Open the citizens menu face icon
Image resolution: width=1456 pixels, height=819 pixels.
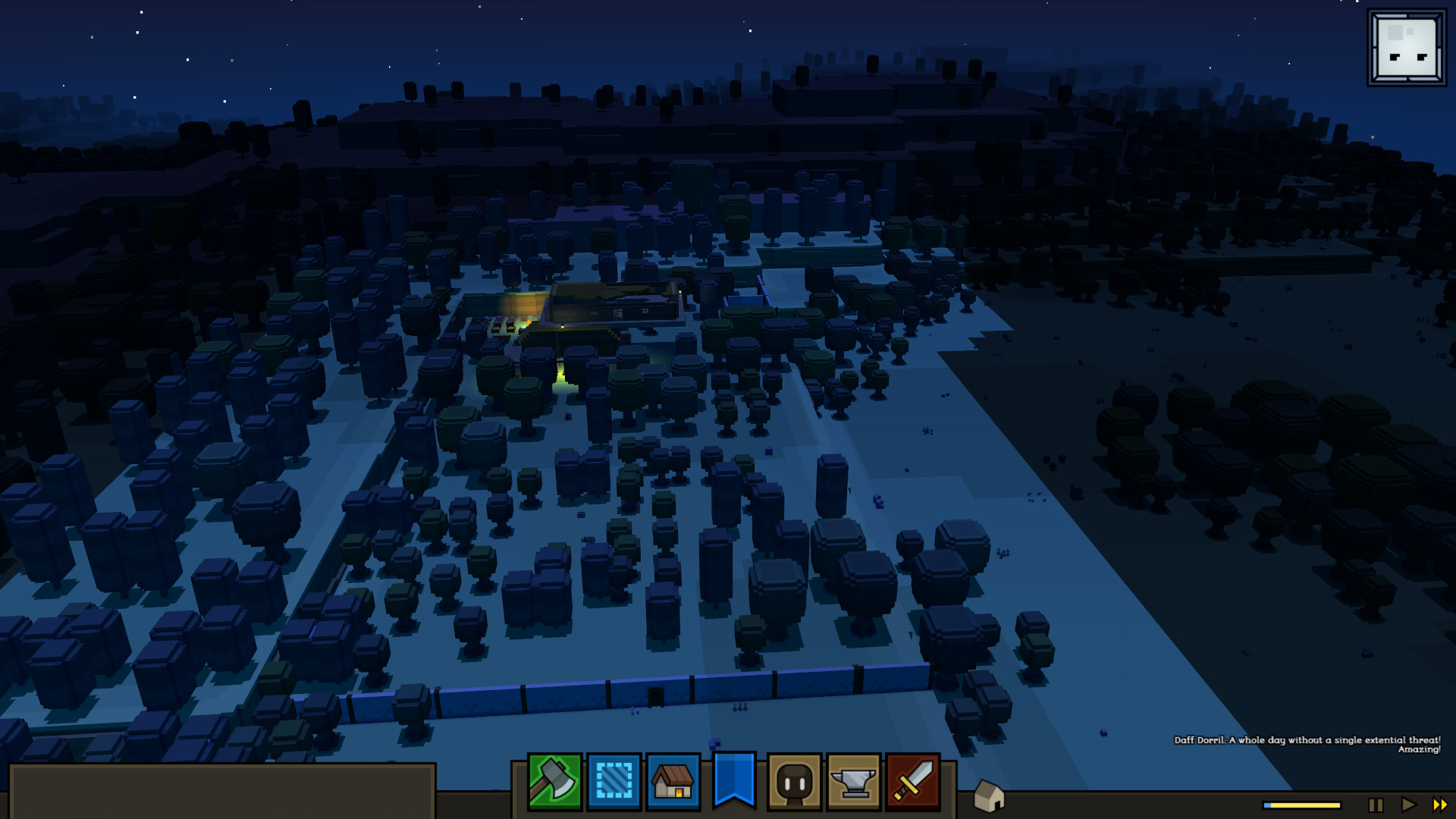(794, 782)
